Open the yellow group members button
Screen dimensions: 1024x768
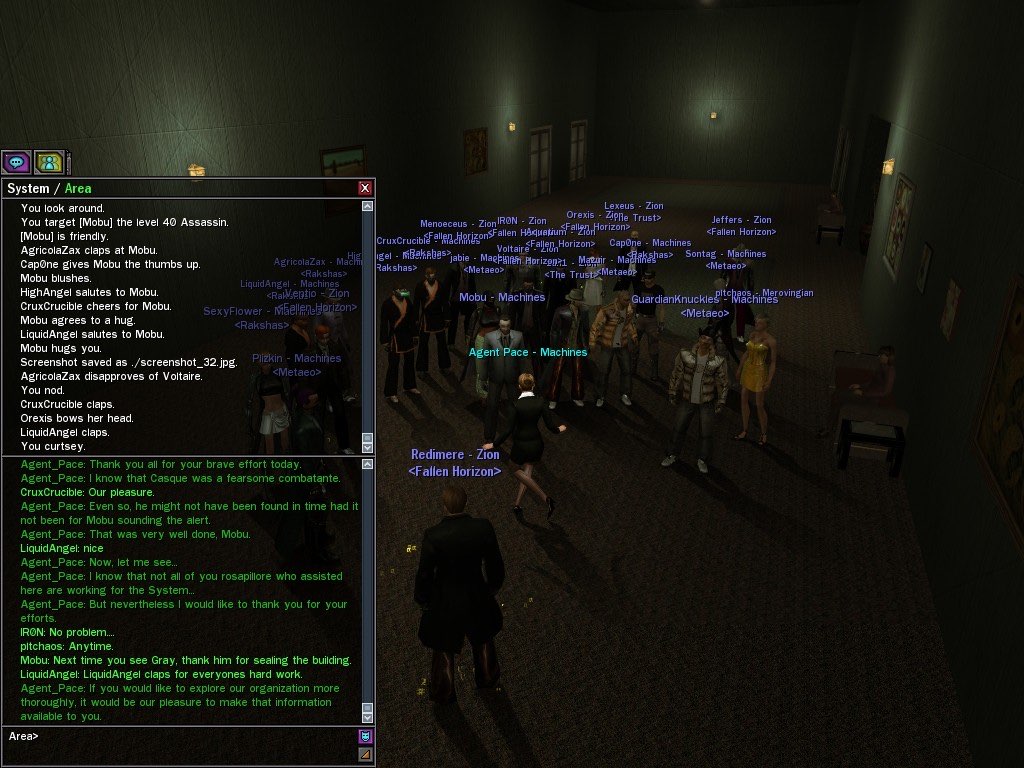[49, 161]
